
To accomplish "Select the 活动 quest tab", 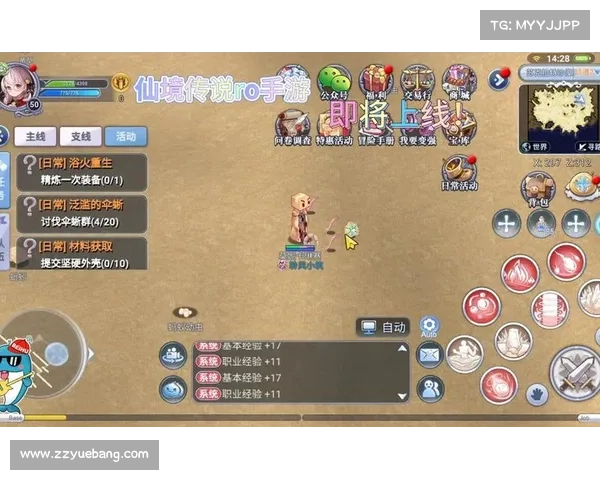I will 126,137.
